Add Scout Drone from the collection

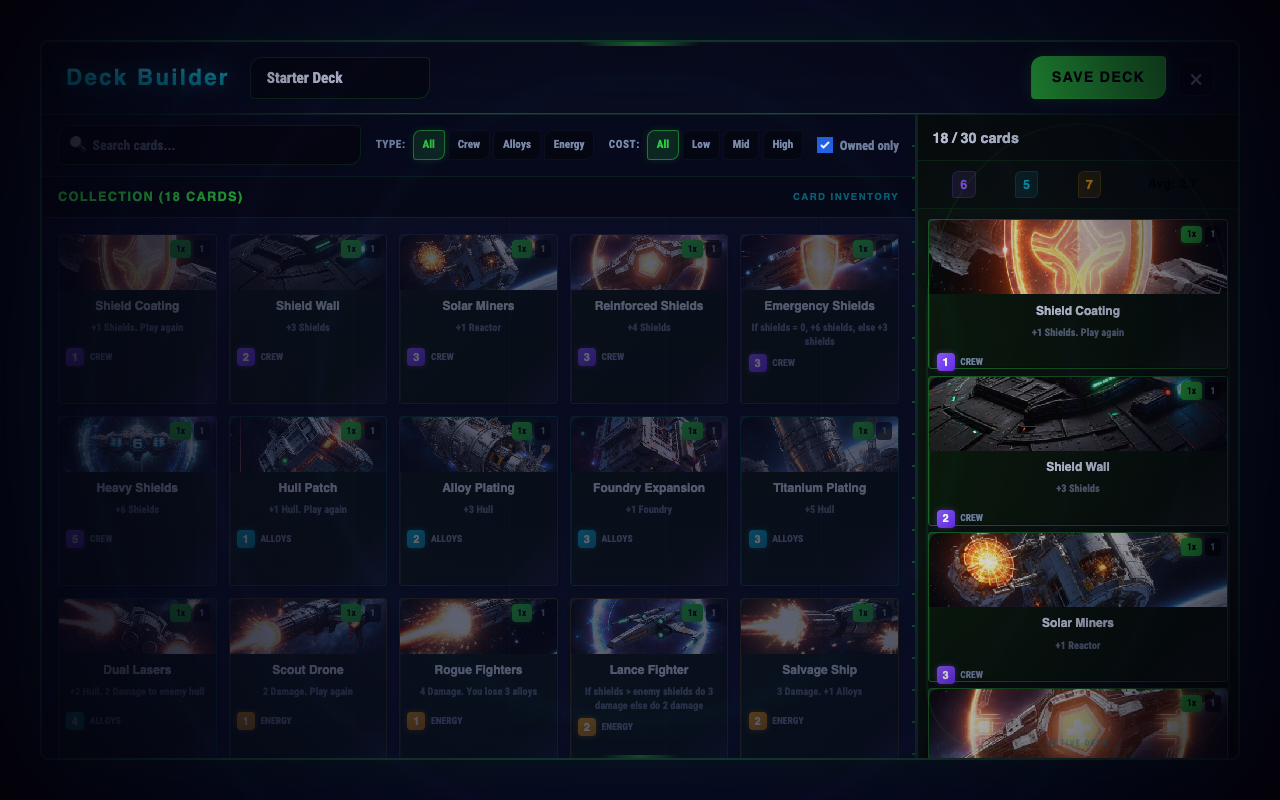[308, 680]
